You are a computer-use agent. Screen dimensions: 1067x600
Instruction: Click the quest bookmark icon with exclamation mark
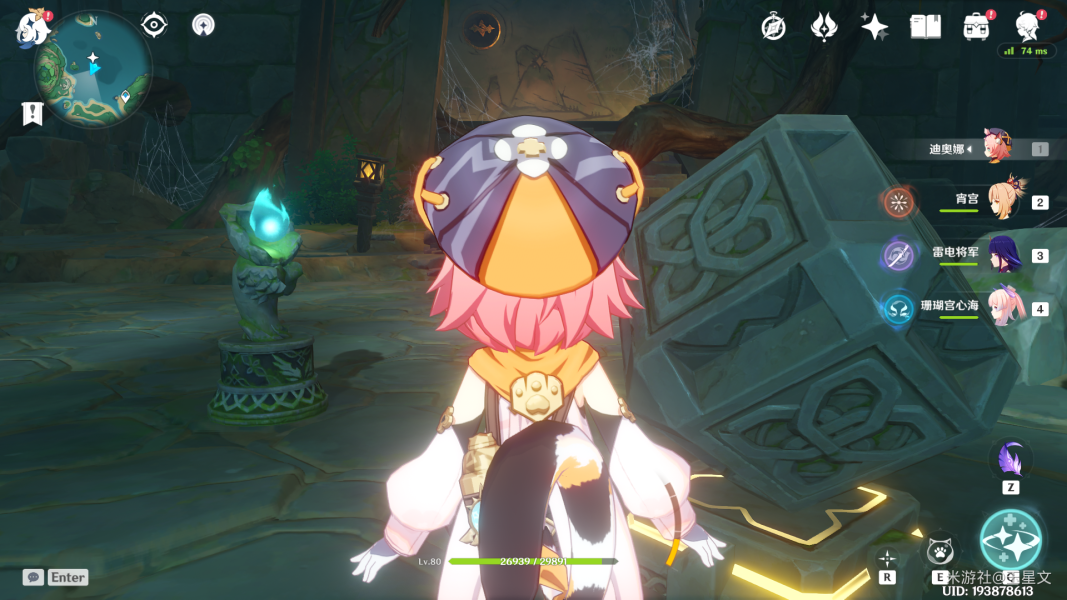click(32, 113)
